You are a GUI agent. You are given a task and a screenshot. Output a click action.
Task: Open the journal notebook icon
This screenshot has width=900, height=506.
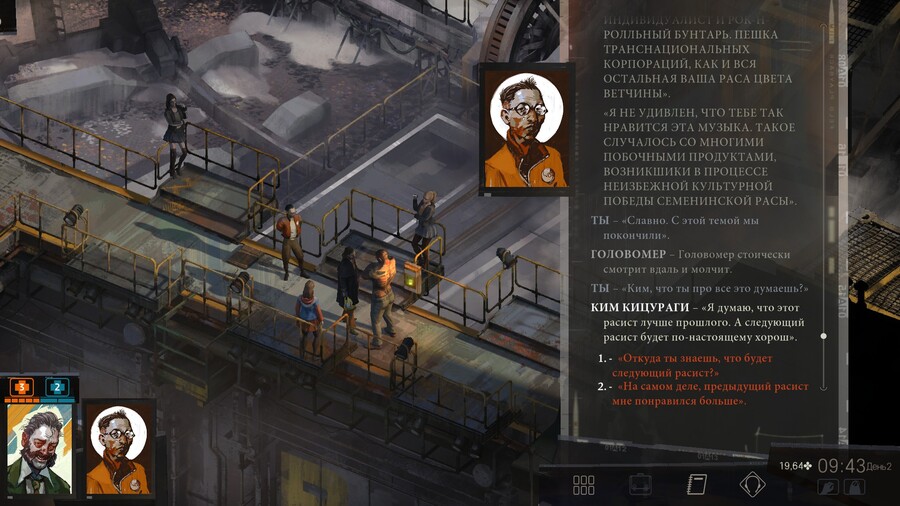(697, 485)
